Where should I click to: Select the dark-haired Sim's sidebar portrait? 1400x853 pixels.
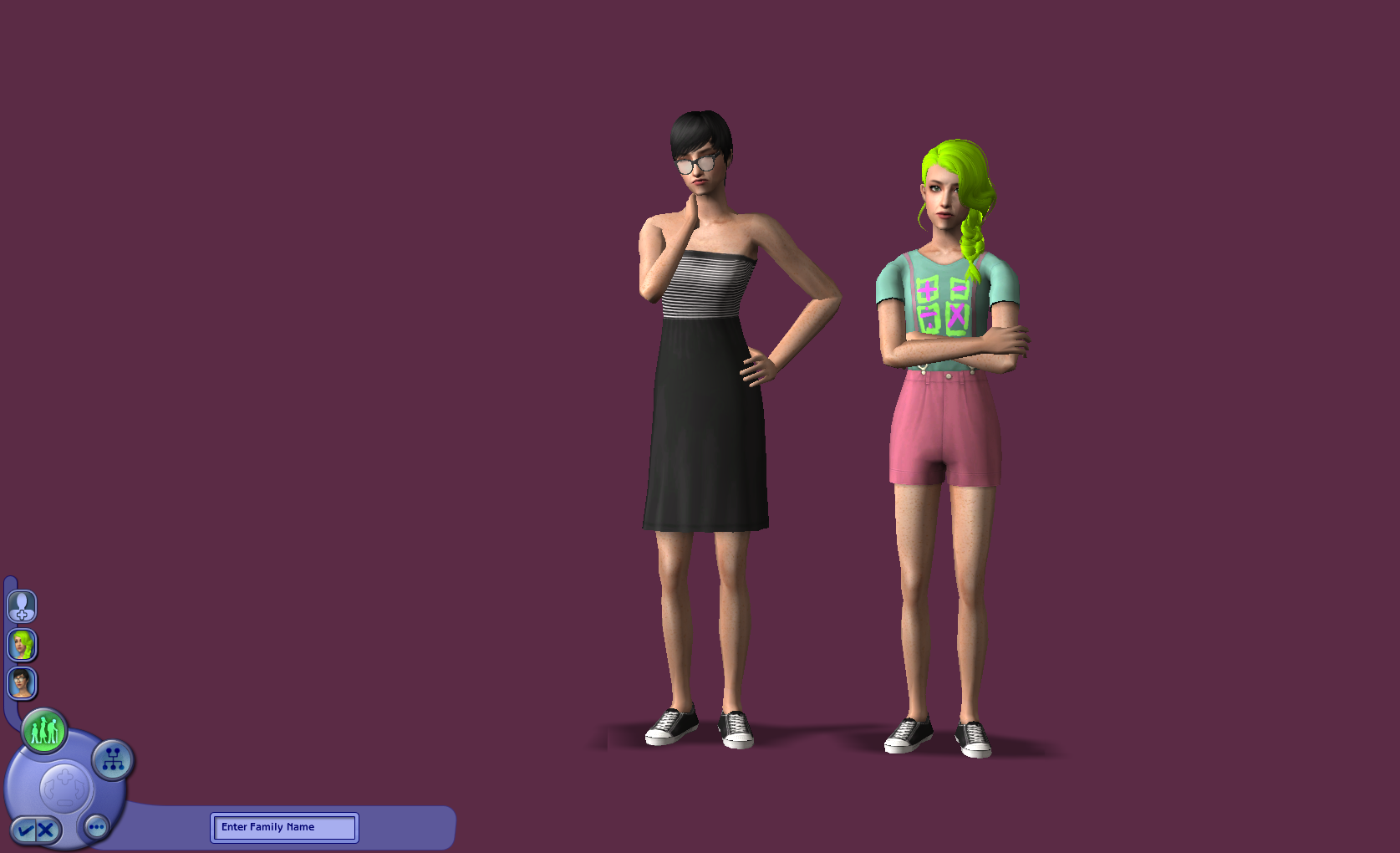[x=21, y=682]
